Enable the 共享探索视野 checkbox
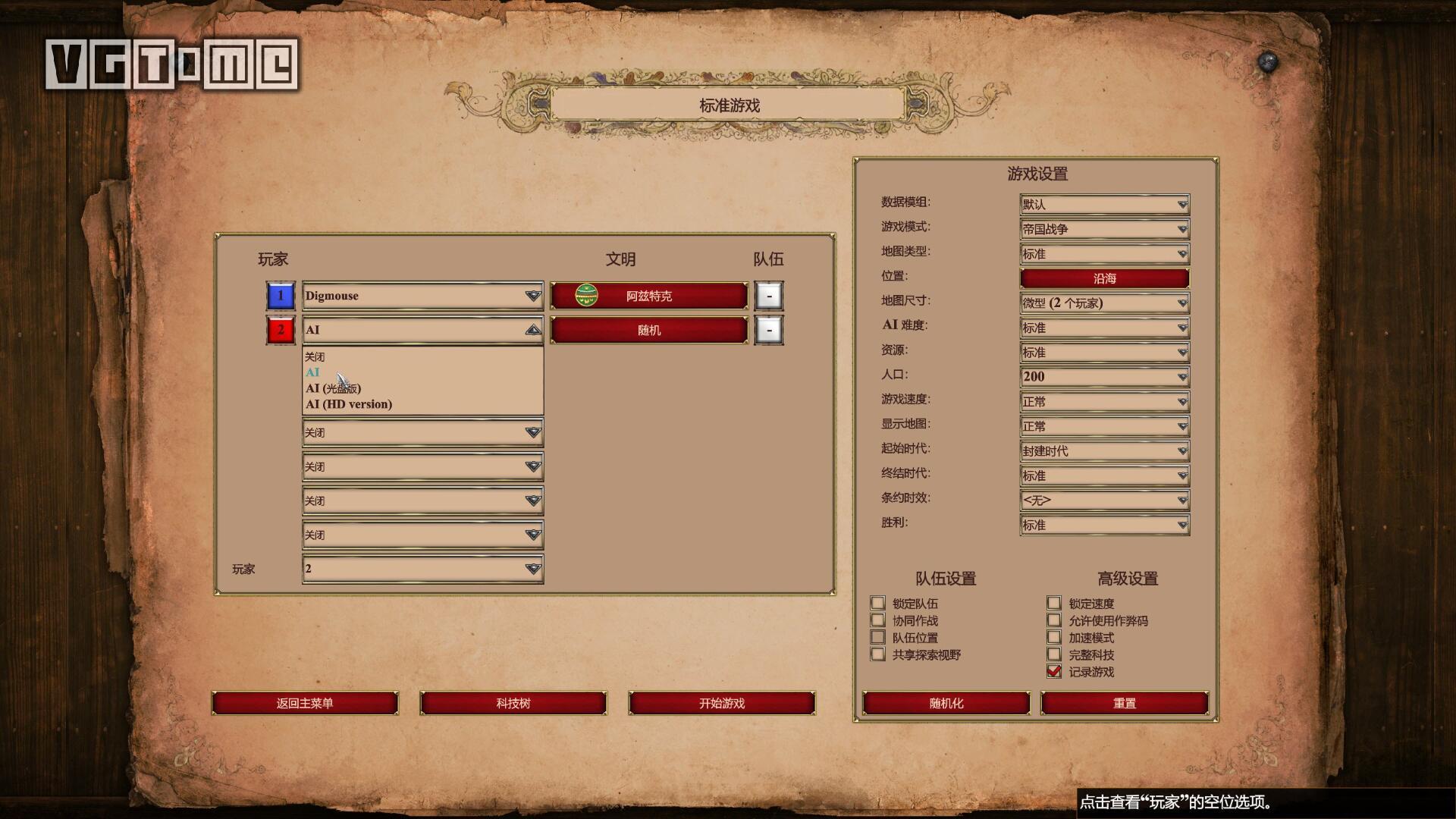 pos(877,654)
